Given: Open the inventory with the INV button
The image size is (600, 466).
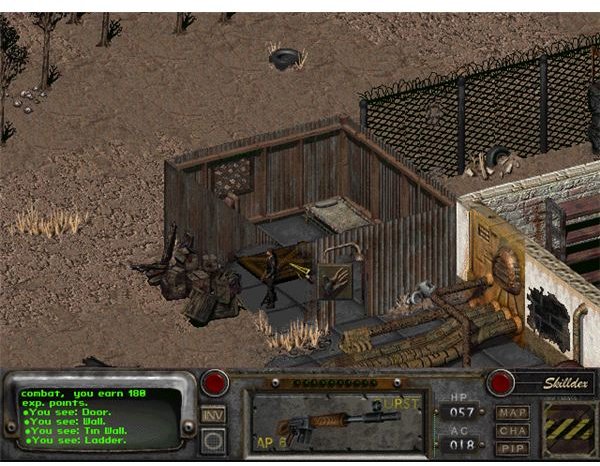Looking at the screenshot, I should pos(212,414).
